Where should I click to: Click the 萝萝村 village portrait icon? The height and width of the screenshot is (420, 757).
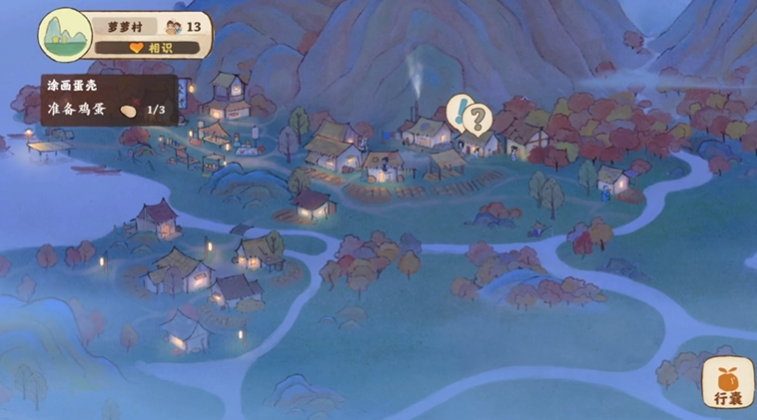pyautogui.click(x=65, y=34)
